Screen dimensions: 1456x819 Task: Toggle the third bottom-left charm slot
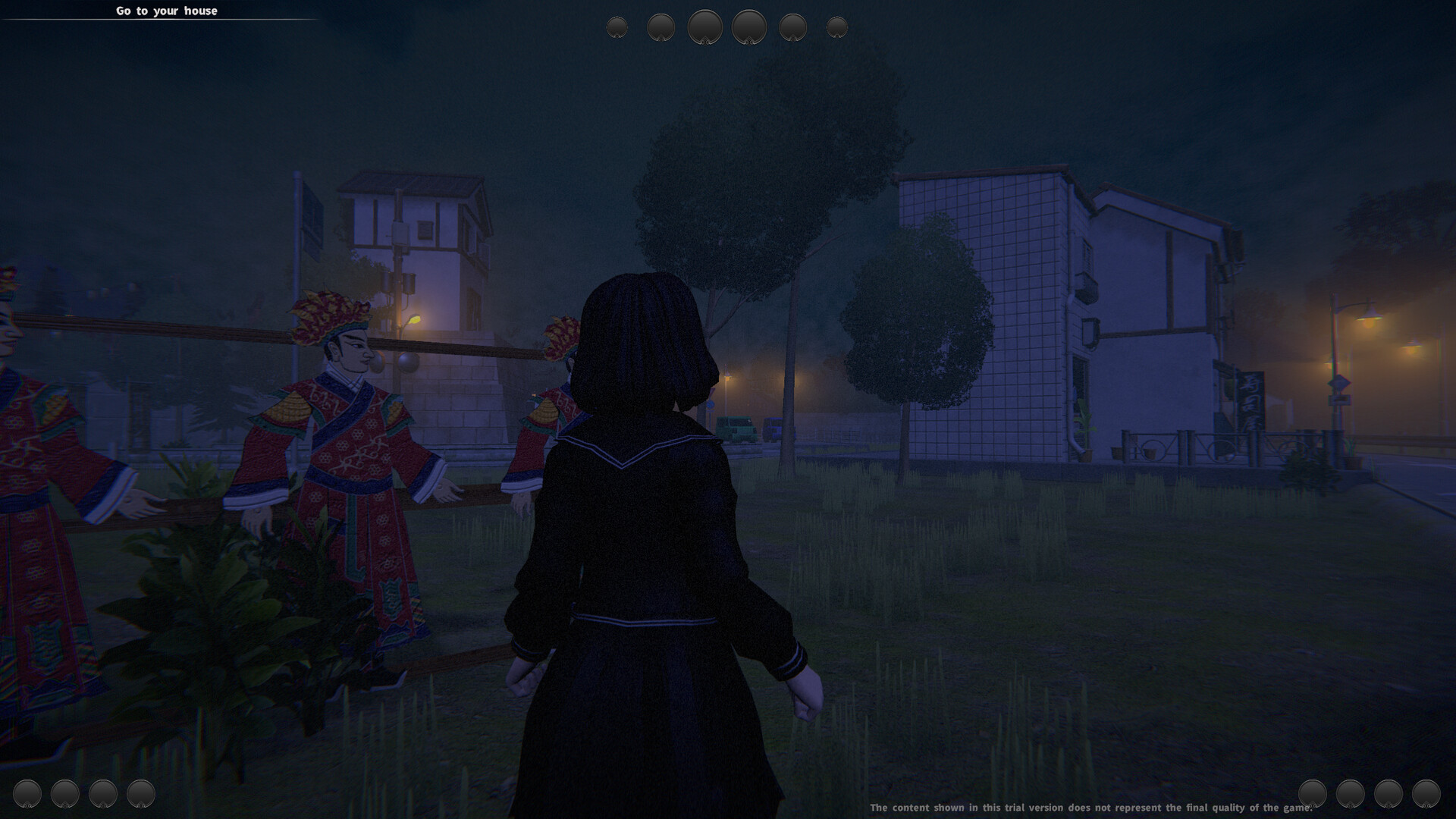tap(102, 794)
